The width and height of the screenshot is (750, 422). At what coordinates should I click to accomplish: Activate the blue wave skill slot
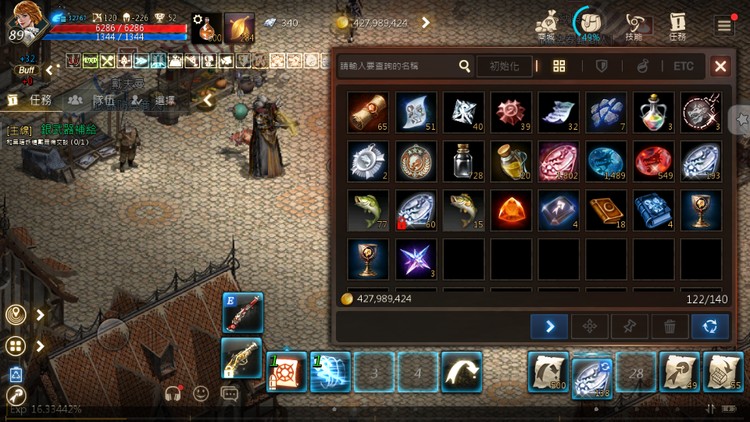coord(330,372)
